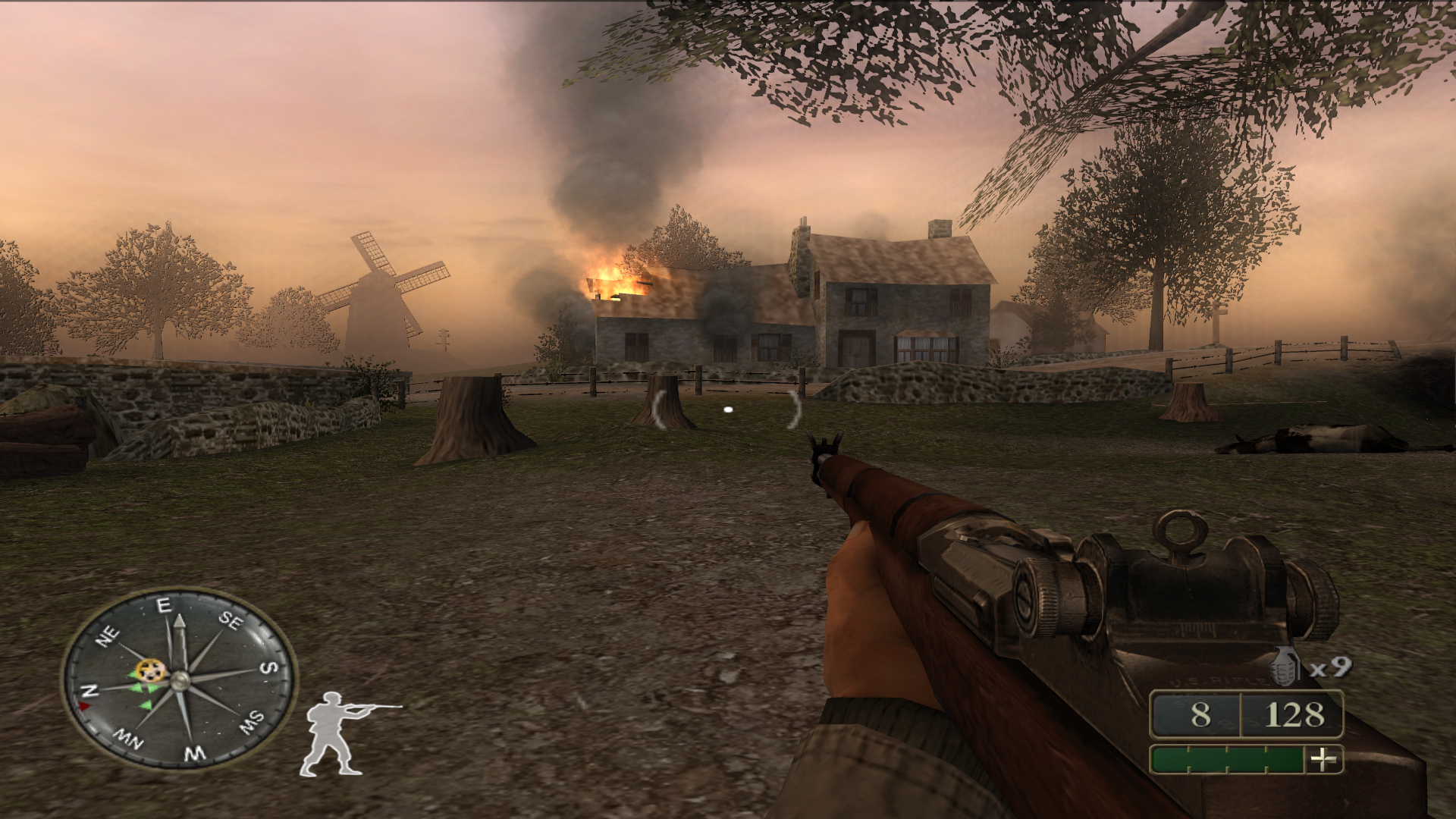Click the U.S. RIFLE engraving on the stock
Viewport: 1456px width, 819px height.
1219,679
